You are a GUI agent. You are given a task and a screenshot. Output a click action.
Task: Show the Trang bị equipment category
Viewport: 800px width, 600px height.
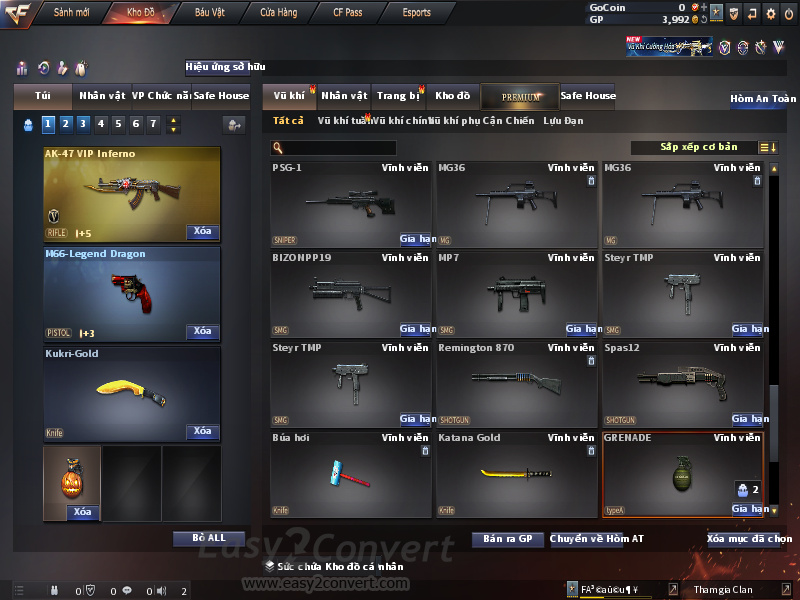(x=398, y=96)
